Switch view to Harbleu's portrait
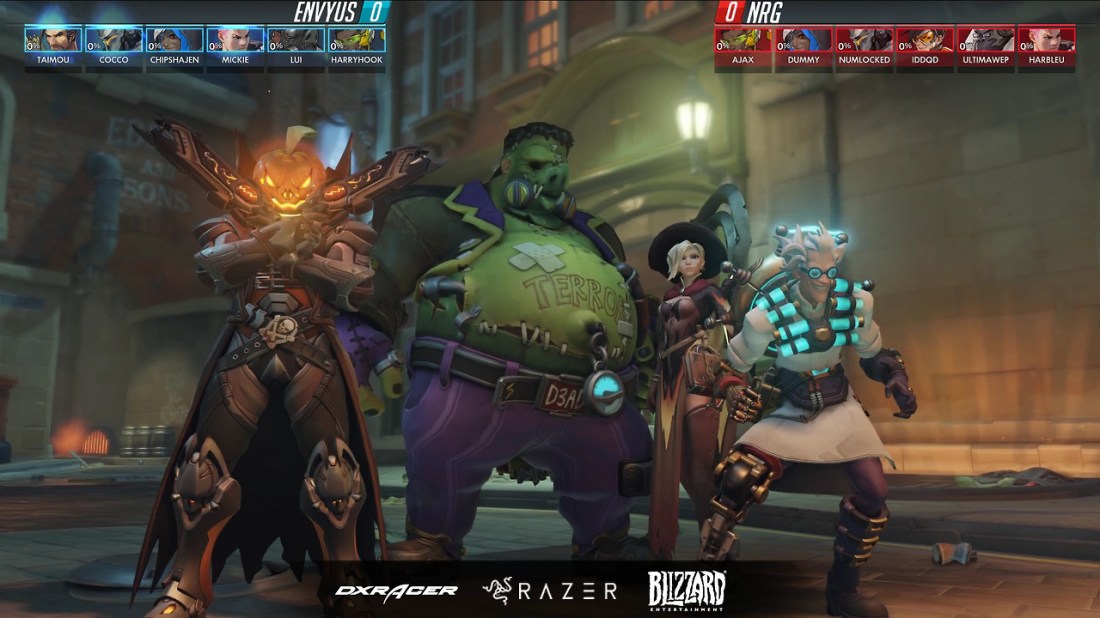 click(x=1046, y=40)
